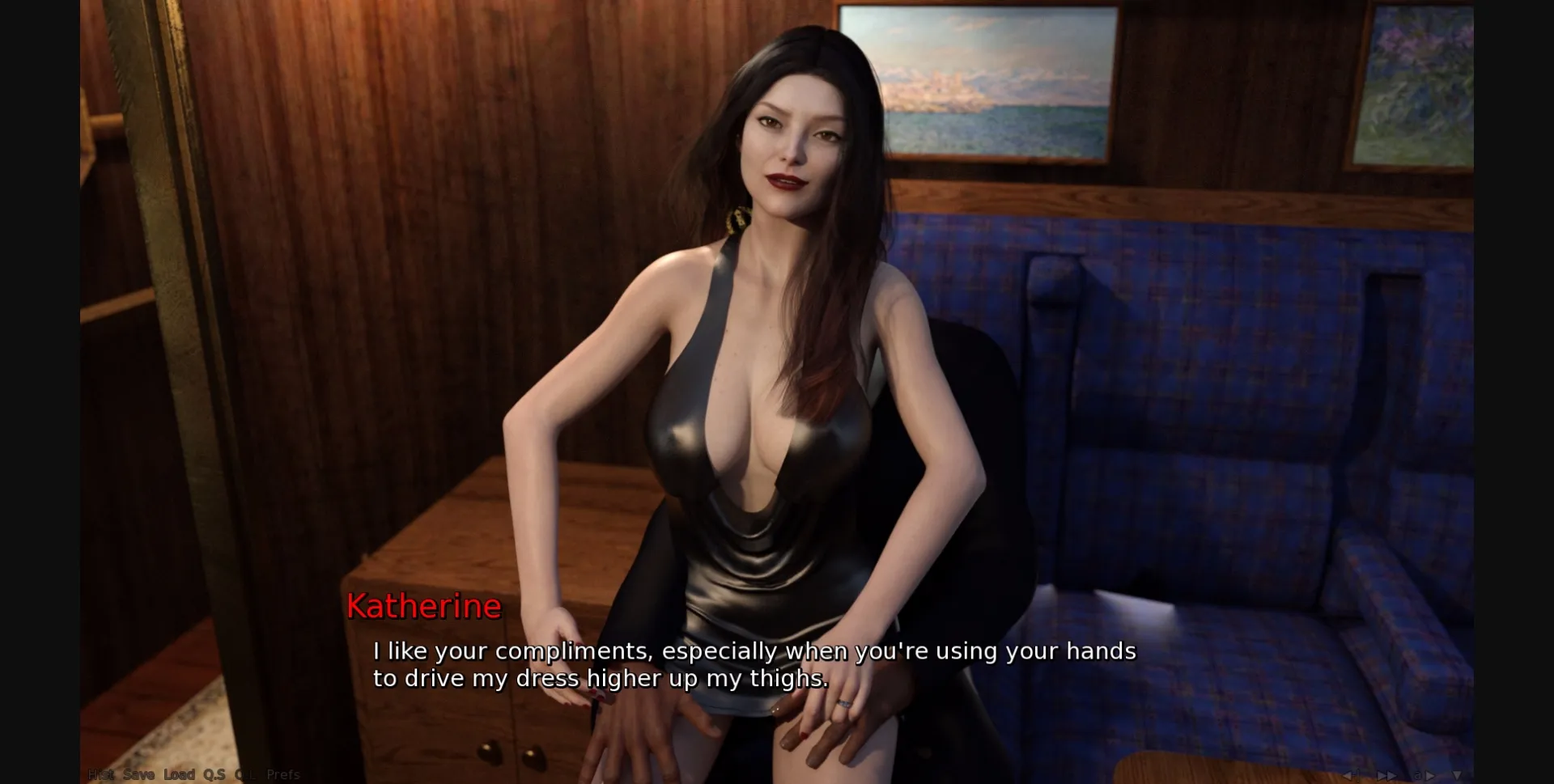Hide the dialogue box with the down-arrow icon
The height and width of the screenshot is (784, 1554).
click(x=1457, y=774)
